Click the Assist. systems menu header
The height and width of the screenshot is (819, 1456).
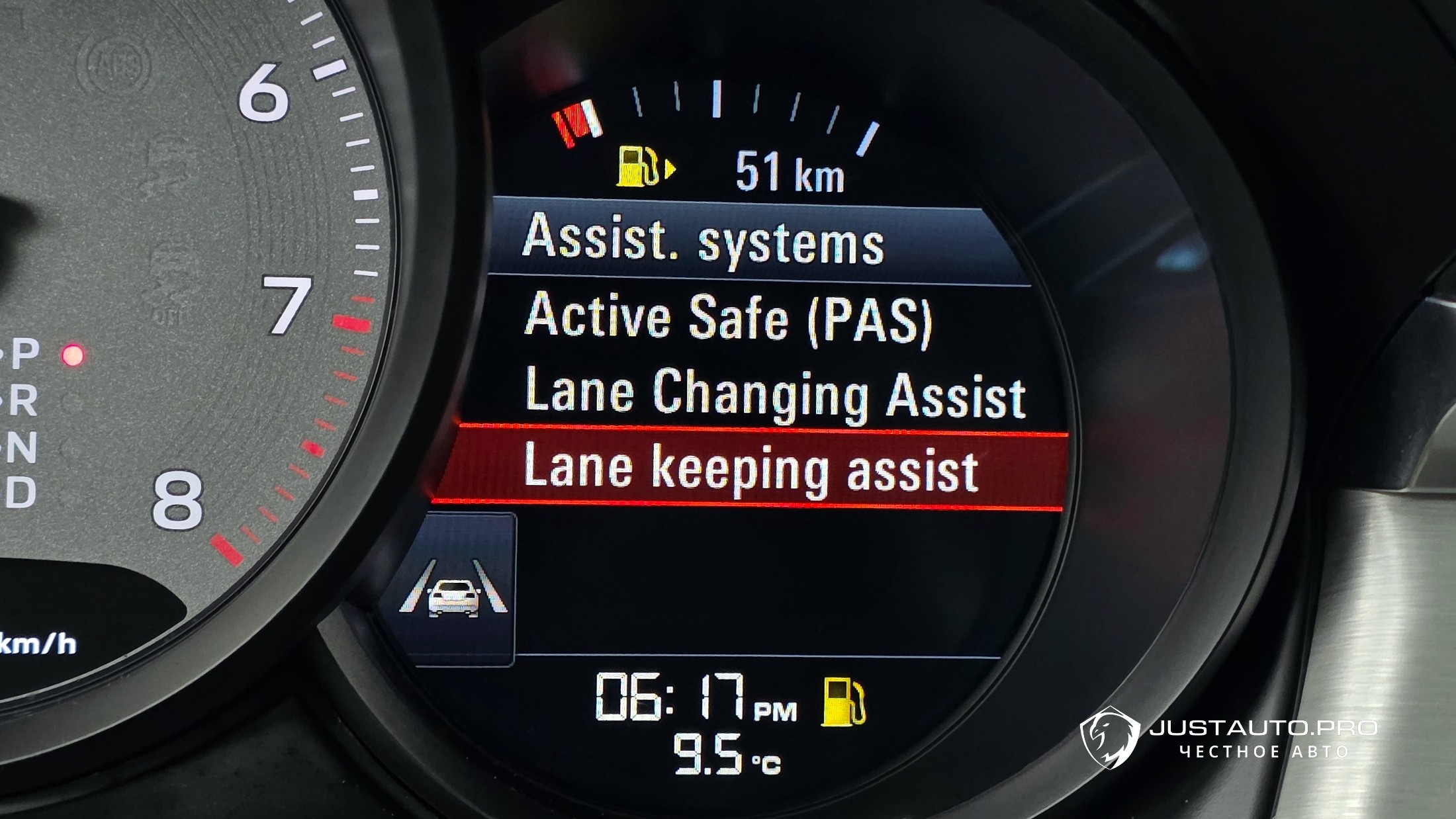point(703,241)
